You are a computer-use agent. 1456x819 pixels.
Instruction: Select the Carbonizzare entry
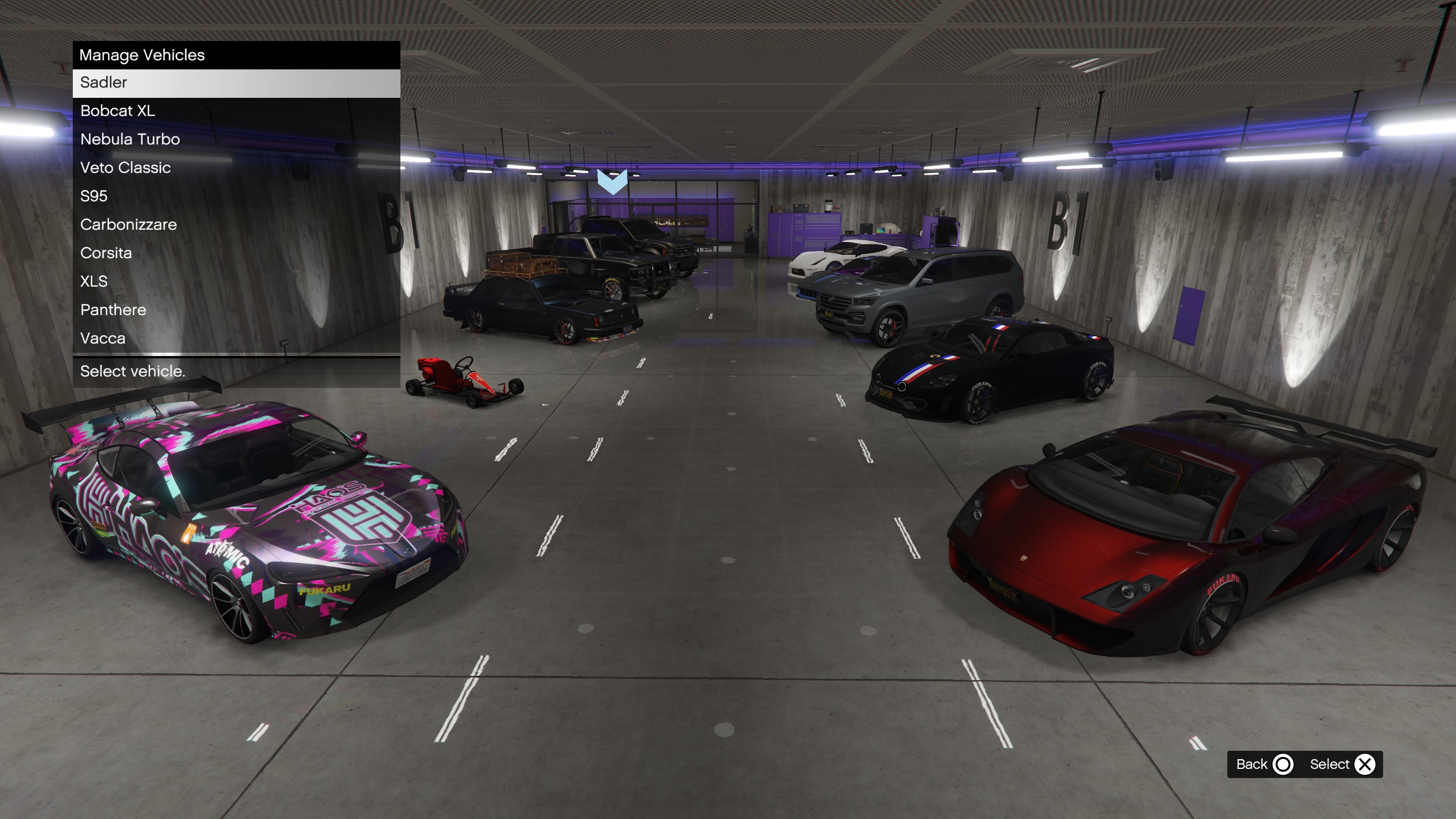click(236, 224)
